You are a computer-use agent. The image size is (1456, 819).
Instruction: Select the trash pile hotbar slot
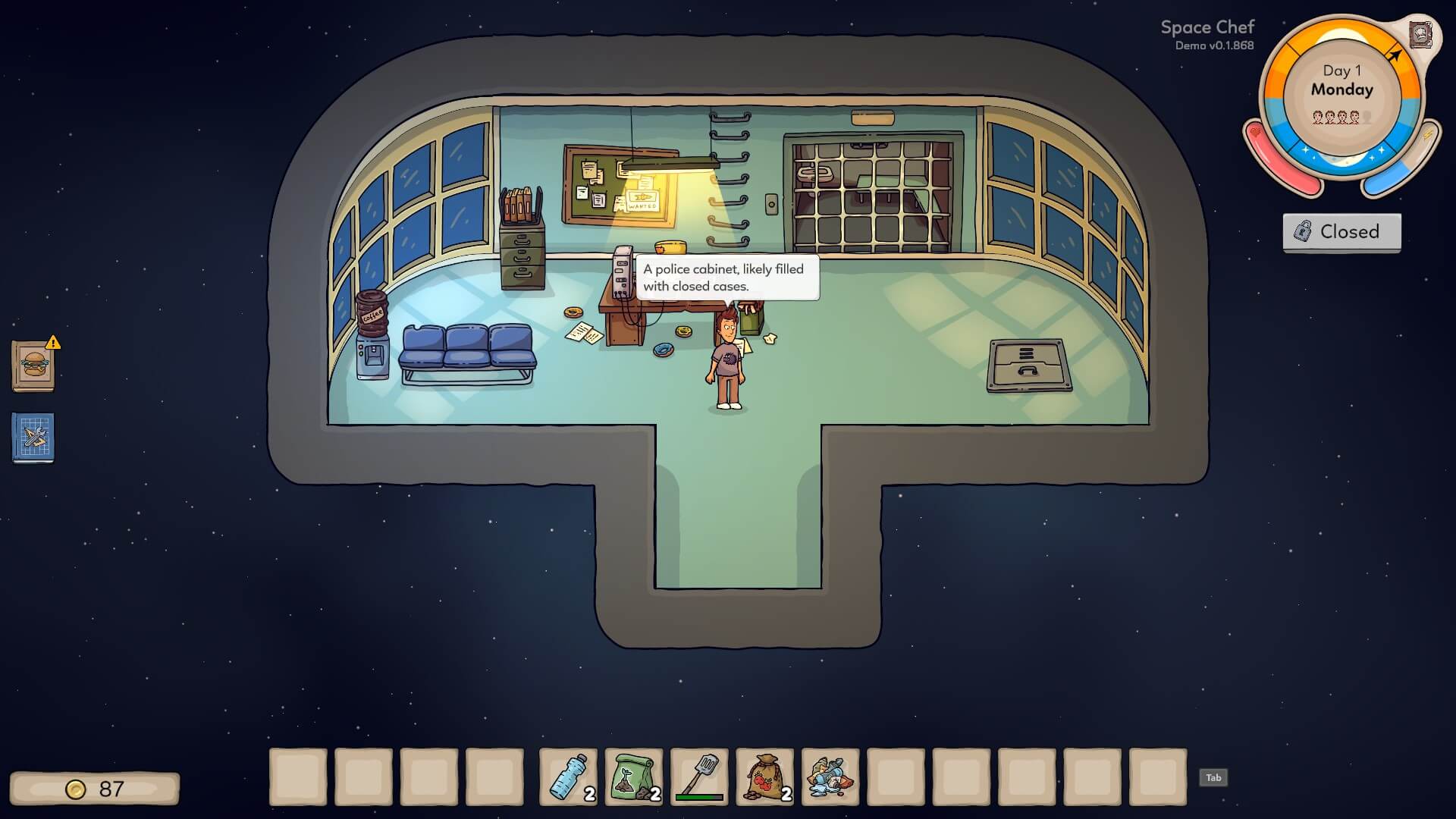(830, 777)
